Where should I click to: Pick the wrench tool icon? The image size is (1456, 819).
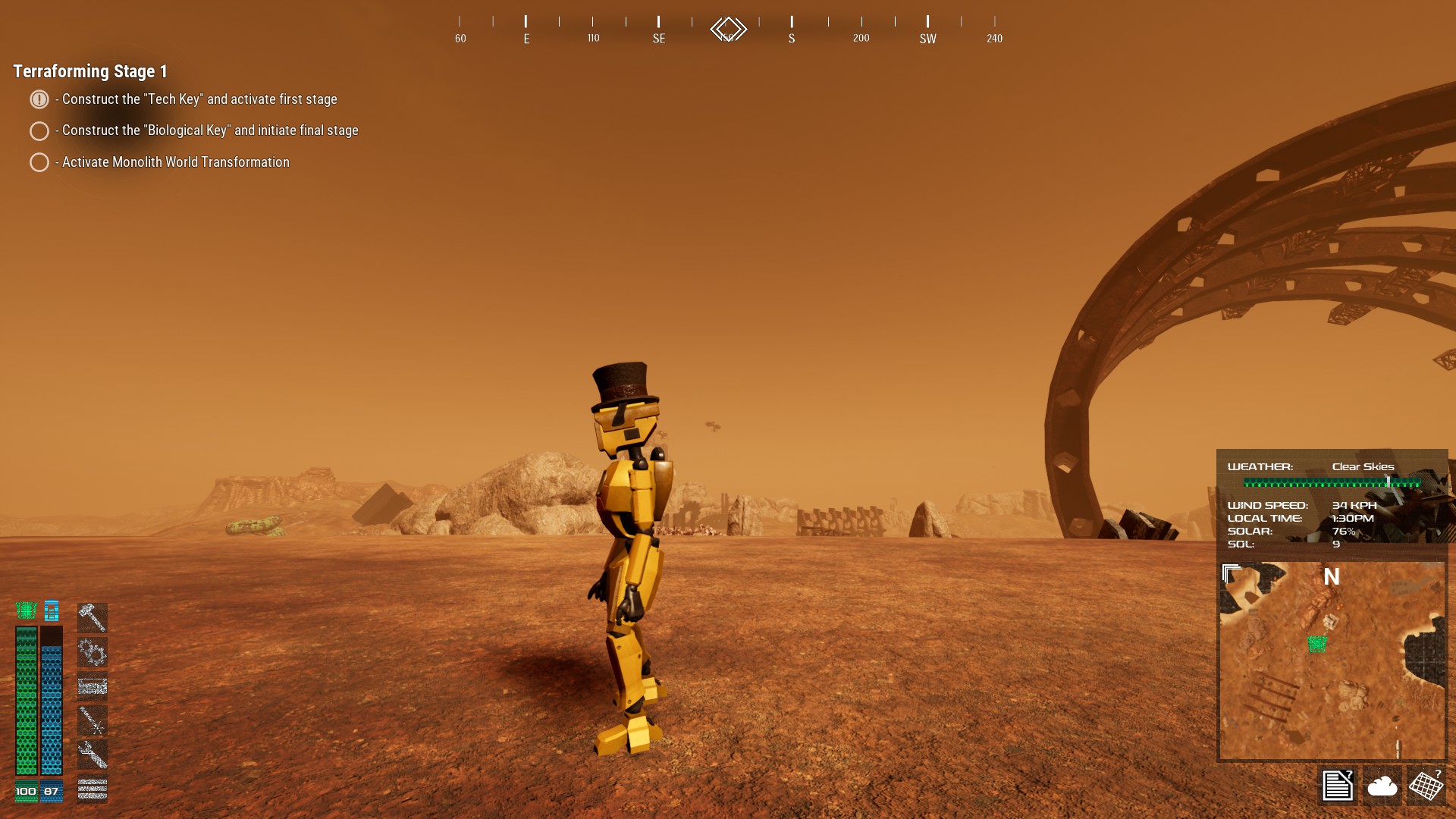point(93,755)
